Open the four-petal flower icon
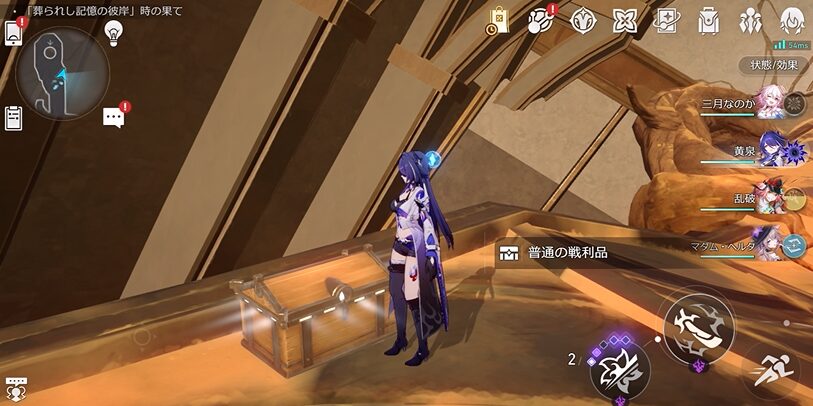The width and height of the screenshot is (813, 406). [625, 19]
